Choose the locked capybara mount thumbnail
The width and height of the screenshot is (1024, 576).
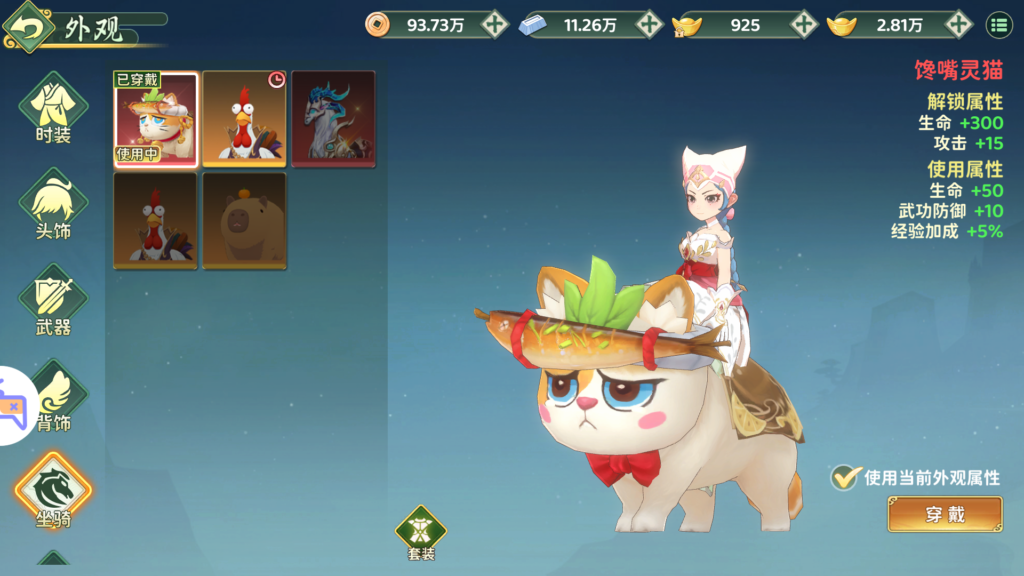click(244, 220)
